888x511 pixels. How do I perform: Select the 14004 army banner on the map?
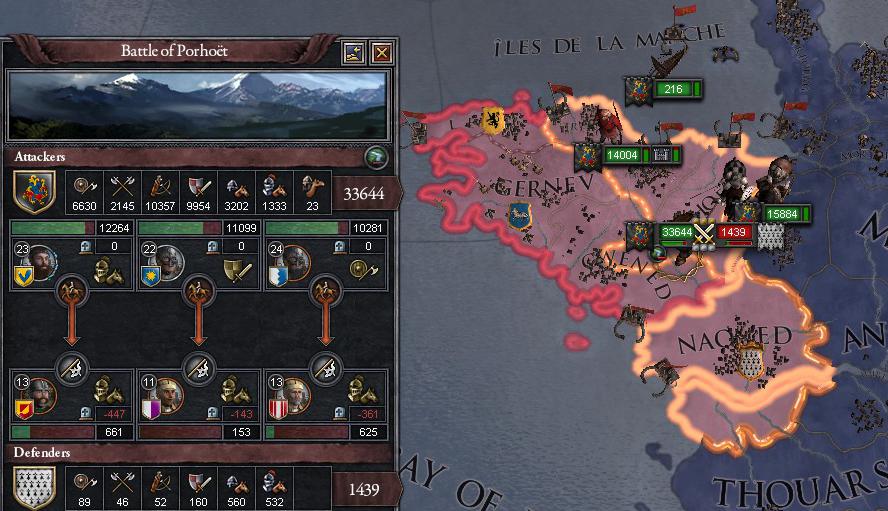[621, 155]
